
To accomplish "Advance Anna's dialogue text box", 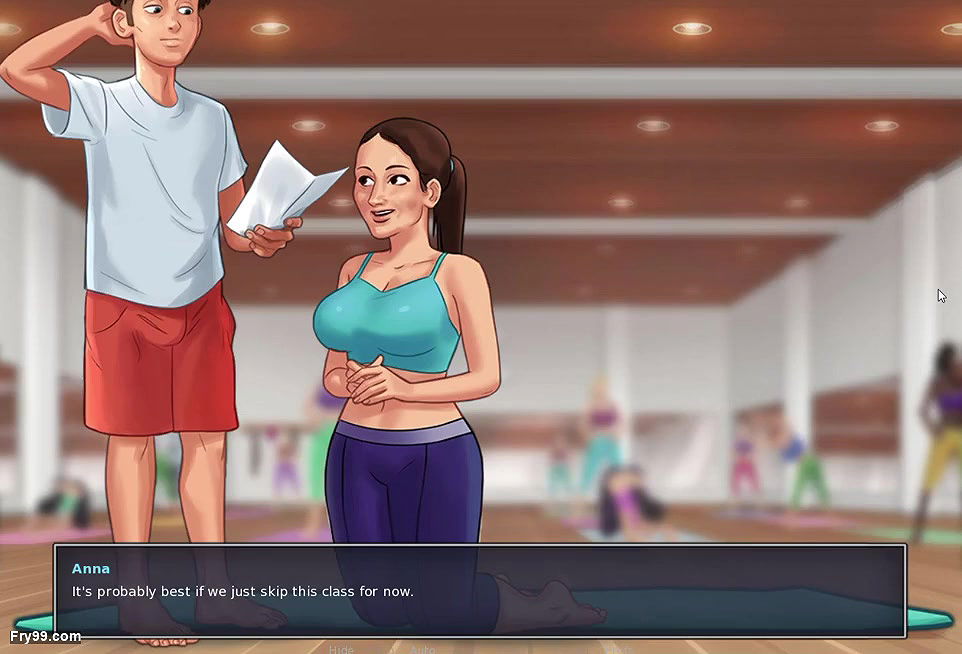I will 480,590.
